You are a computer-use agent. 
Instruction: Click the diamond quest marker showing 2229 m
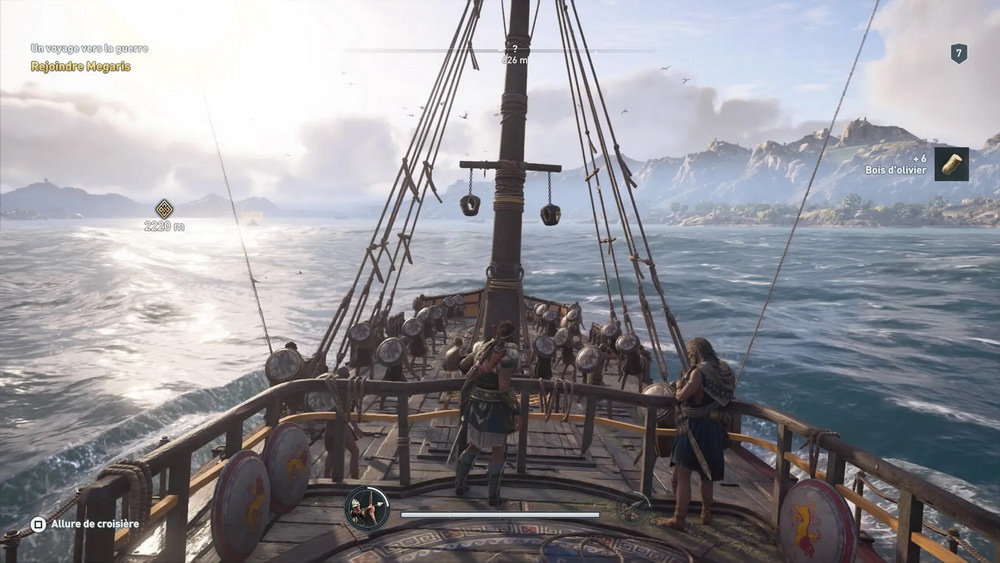click(x=164, y=209)
